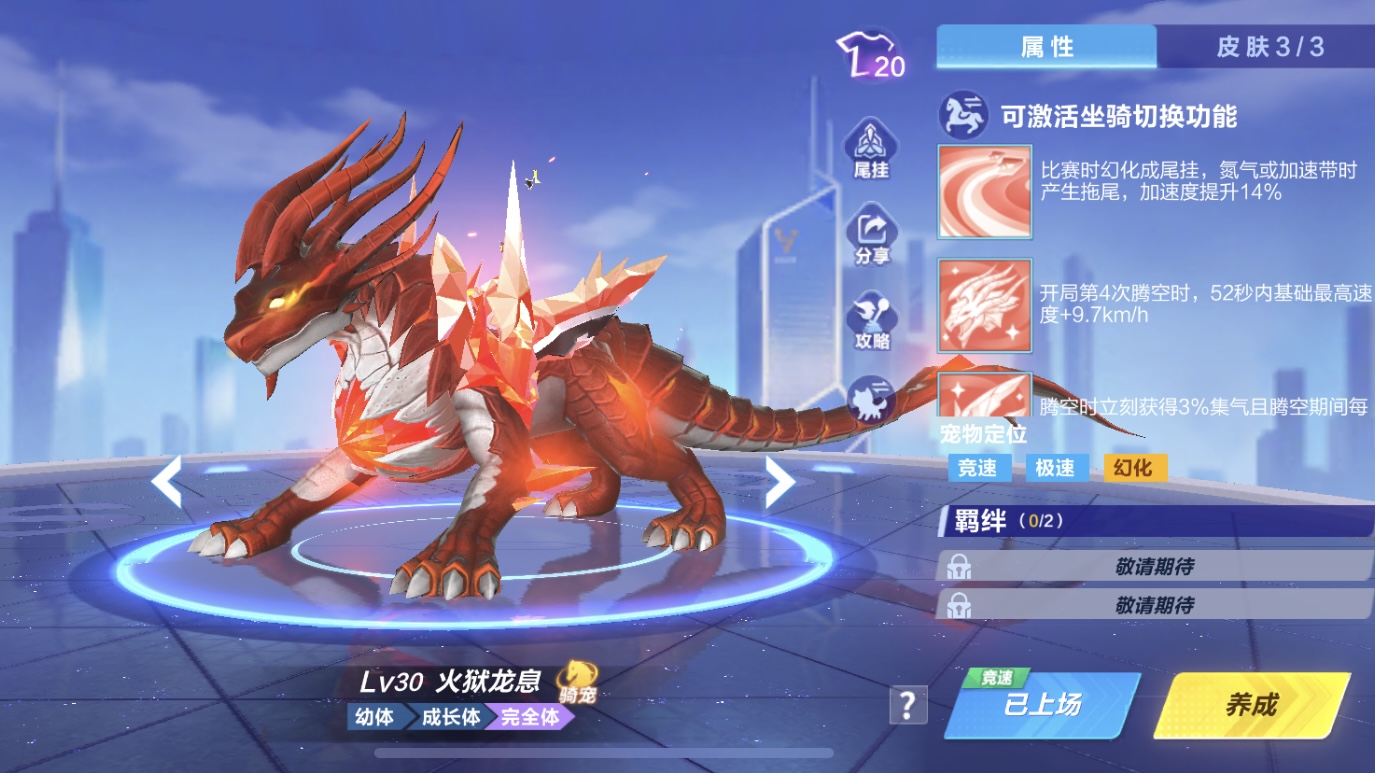Screen dimensions: 1375x773
Task: Open the 攻略 guide icon
Action: tap(871, 322)
